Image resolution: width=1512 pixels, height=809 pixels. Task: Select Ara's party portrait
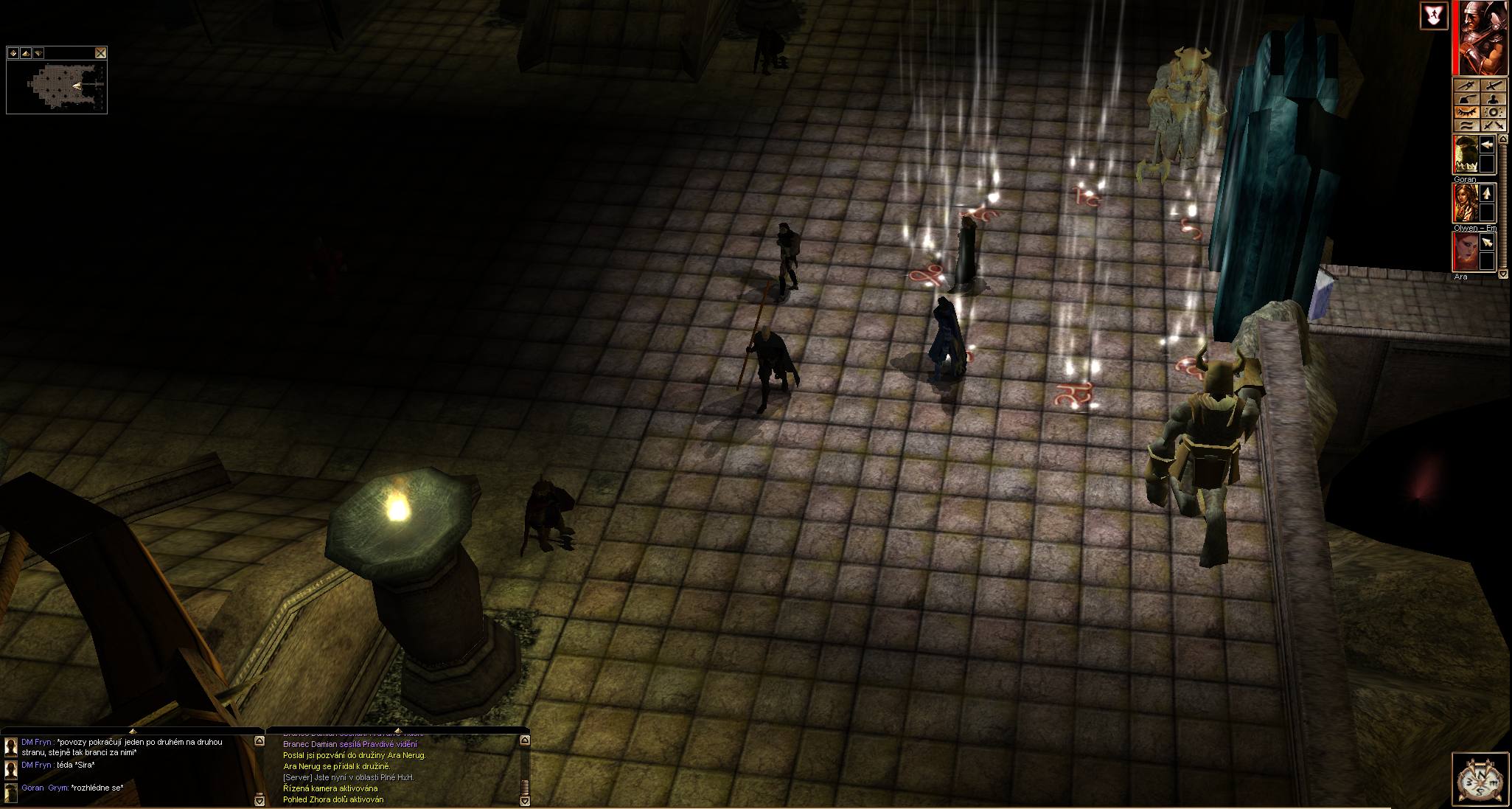[x=1464, y=251]
